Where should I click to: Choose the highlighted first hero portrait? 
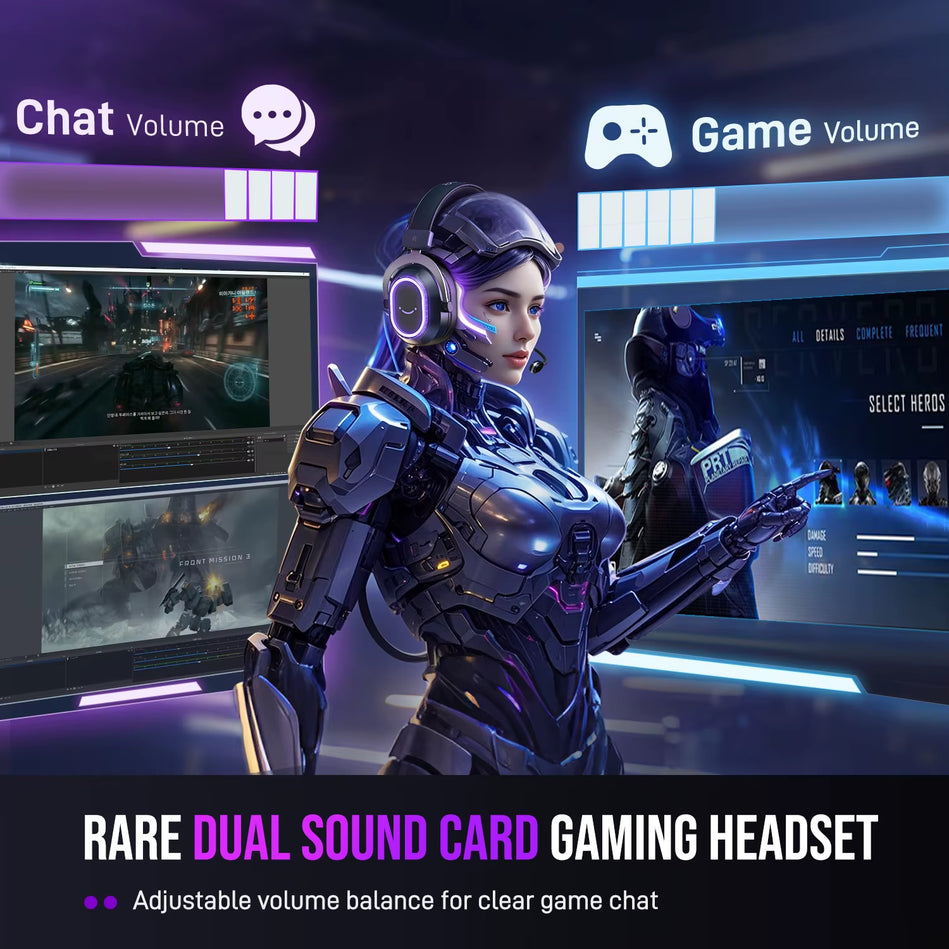click(x=828, y=482)
